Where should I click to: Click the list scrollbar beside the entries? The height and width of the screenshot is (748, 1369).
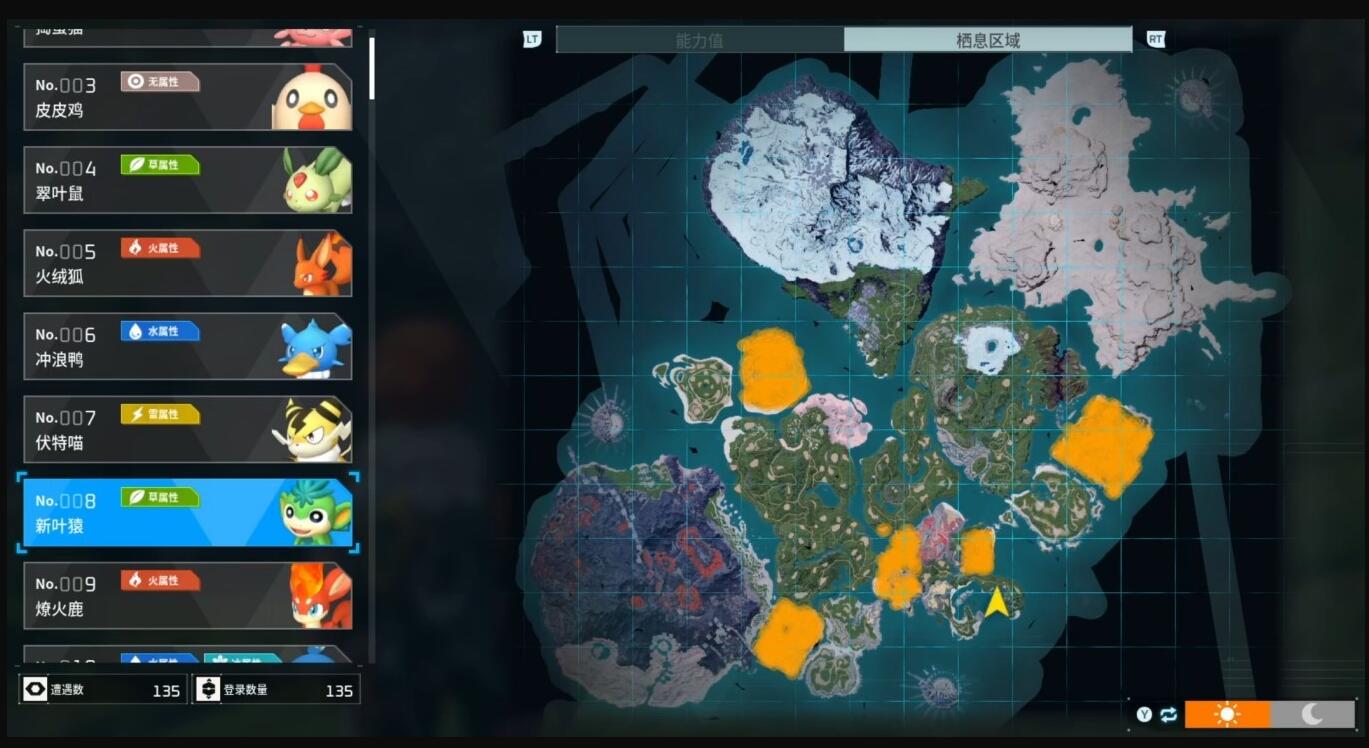coord(372,69)
